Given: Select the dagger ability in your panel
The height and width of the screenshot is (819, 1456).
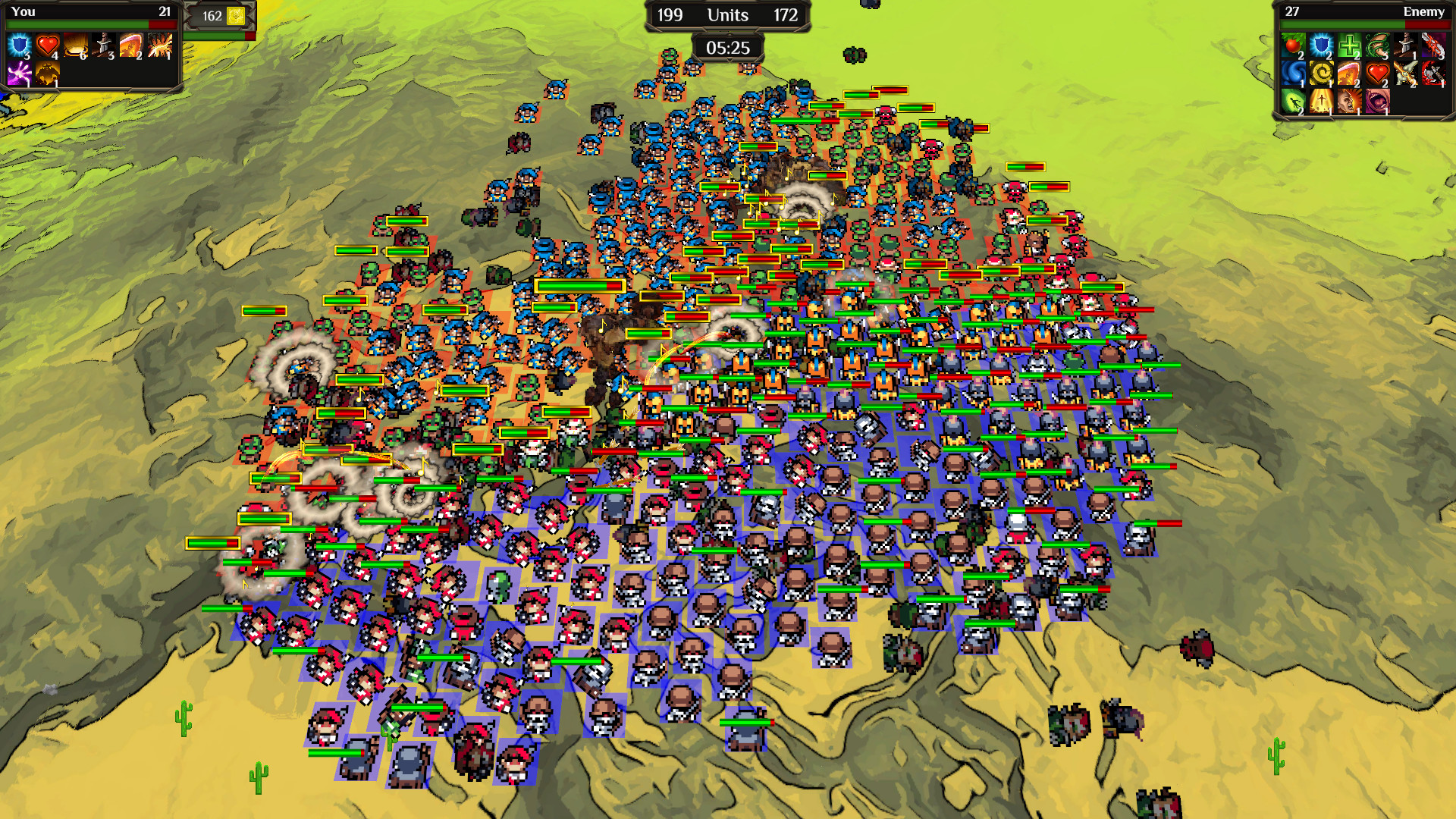Looking at the screenshot, I should coord(102,45).
